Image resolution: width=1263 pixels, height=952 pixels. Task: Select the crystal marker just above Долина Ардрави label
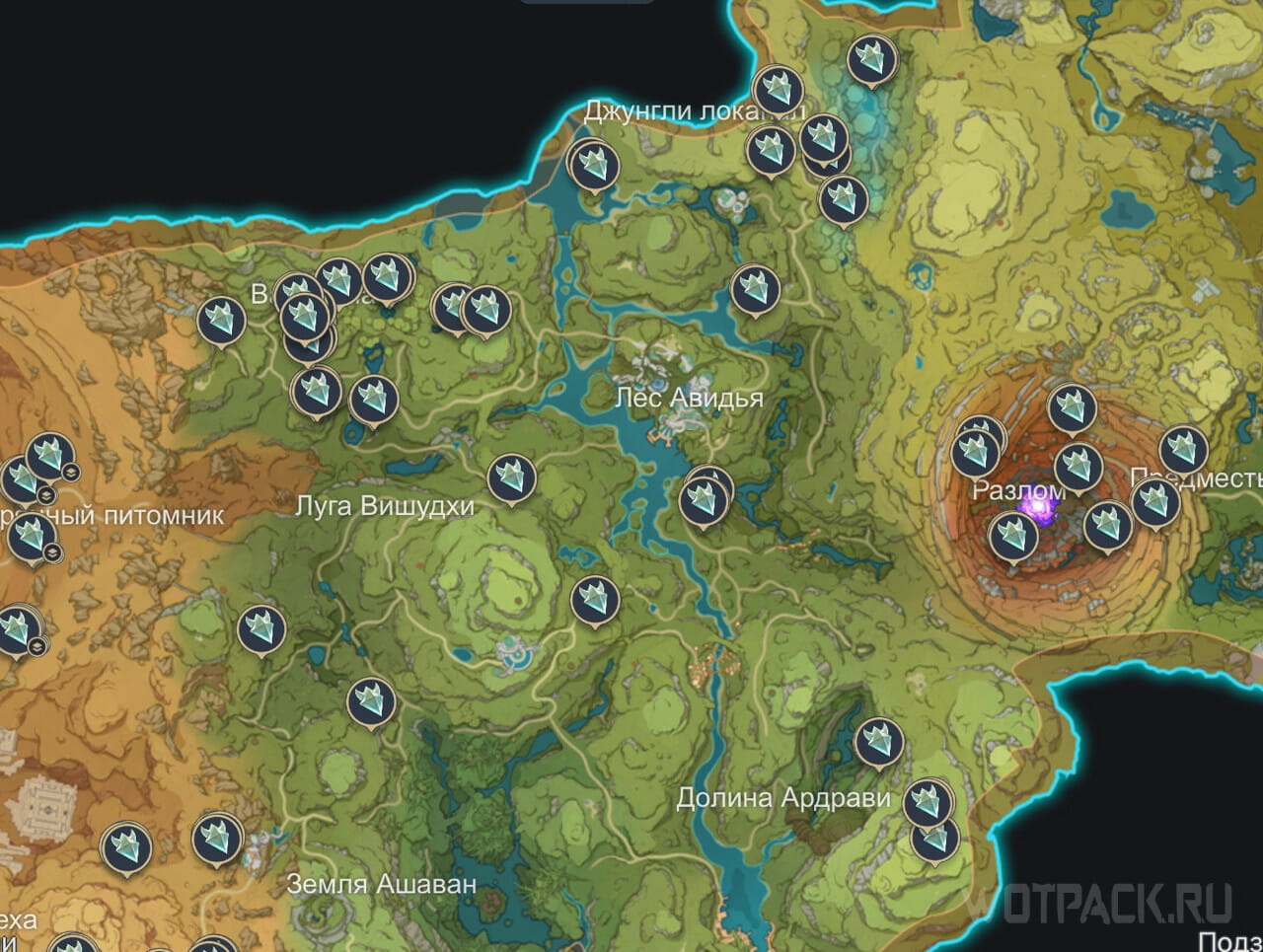pyautogui.click(x=878, y=741)
